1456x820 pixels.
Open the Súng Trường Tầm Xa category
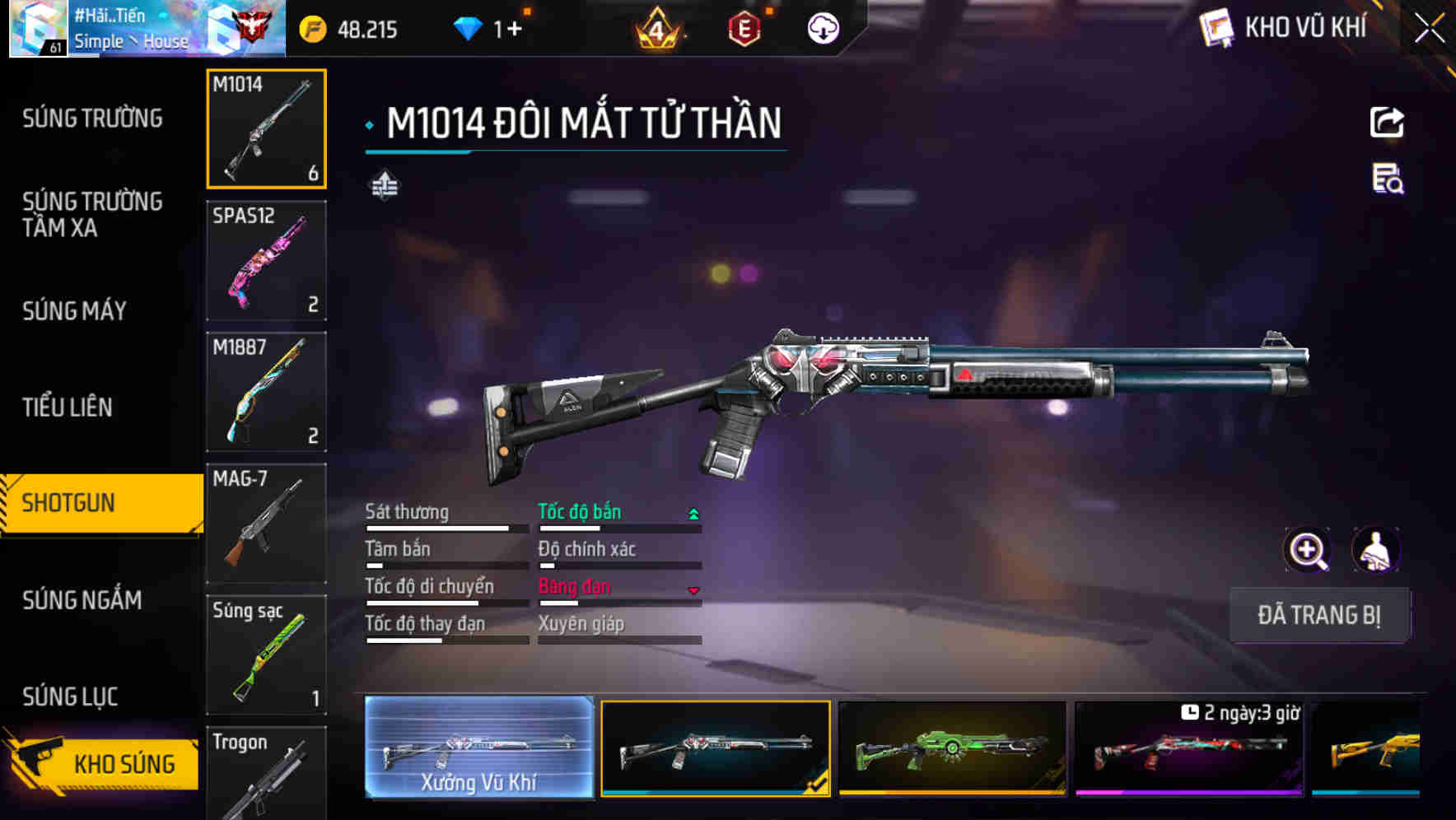(x=92, y=214)
